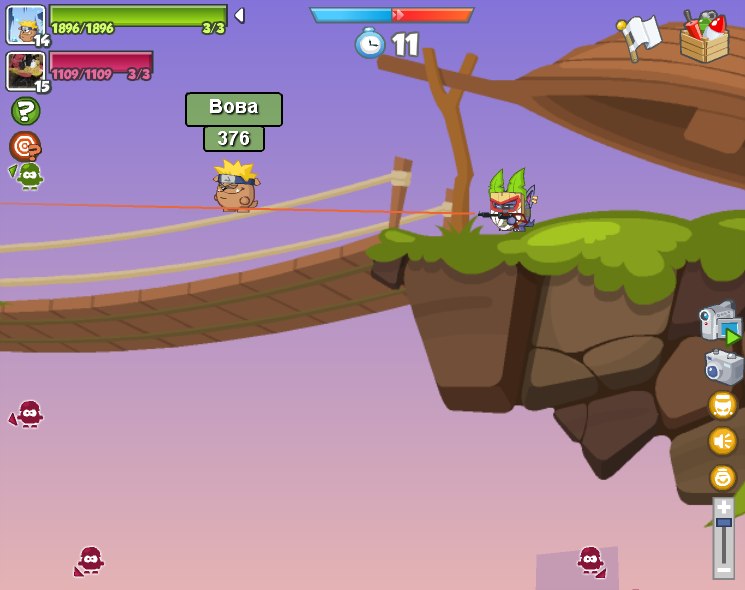
Task: Collapse the team panel with white arrow
Action: (239, 15)
